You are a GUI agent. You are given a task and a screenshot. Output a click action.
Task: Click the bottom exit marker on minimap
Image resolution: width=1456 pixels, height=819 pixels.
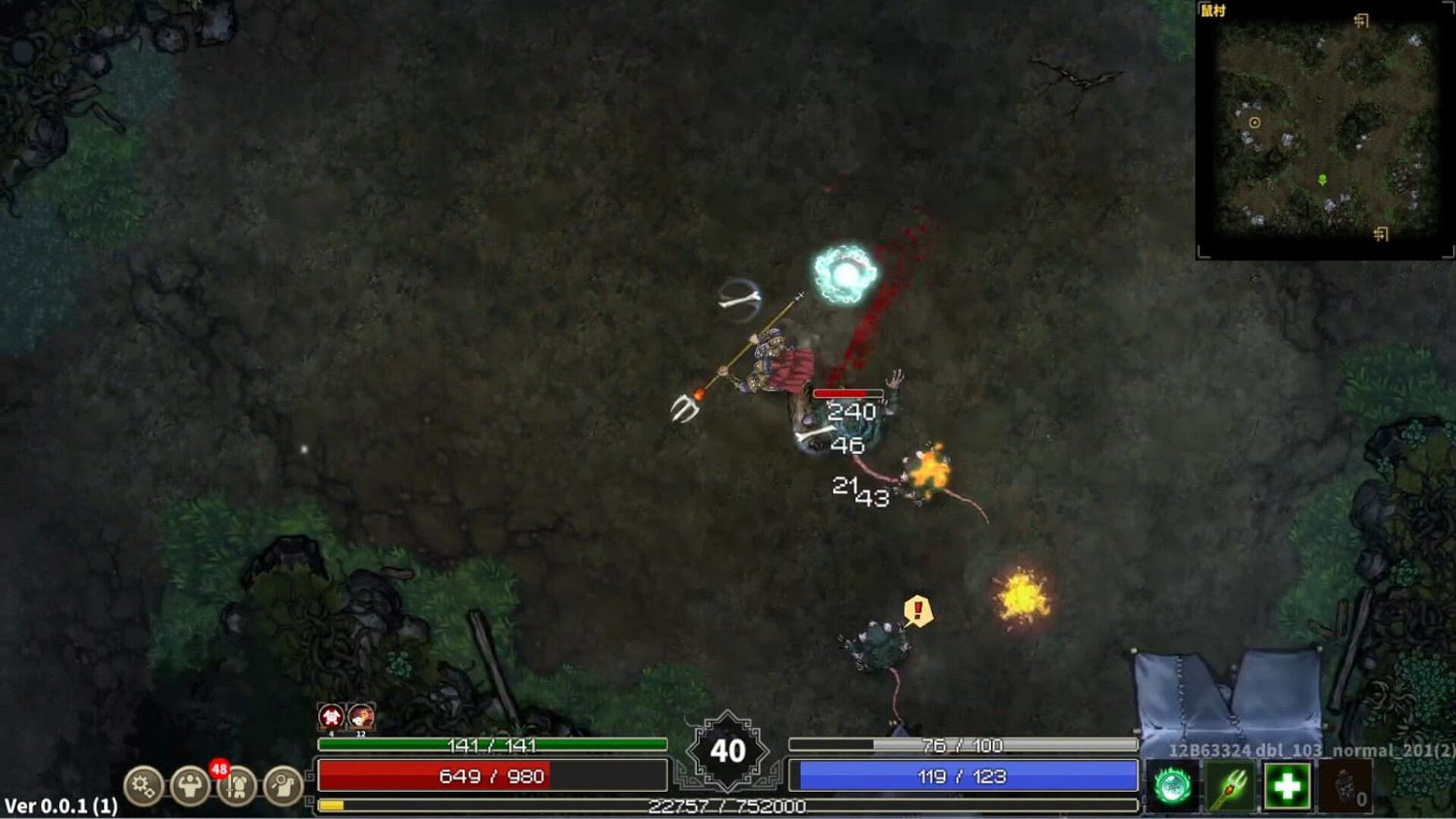[1381, 234]
